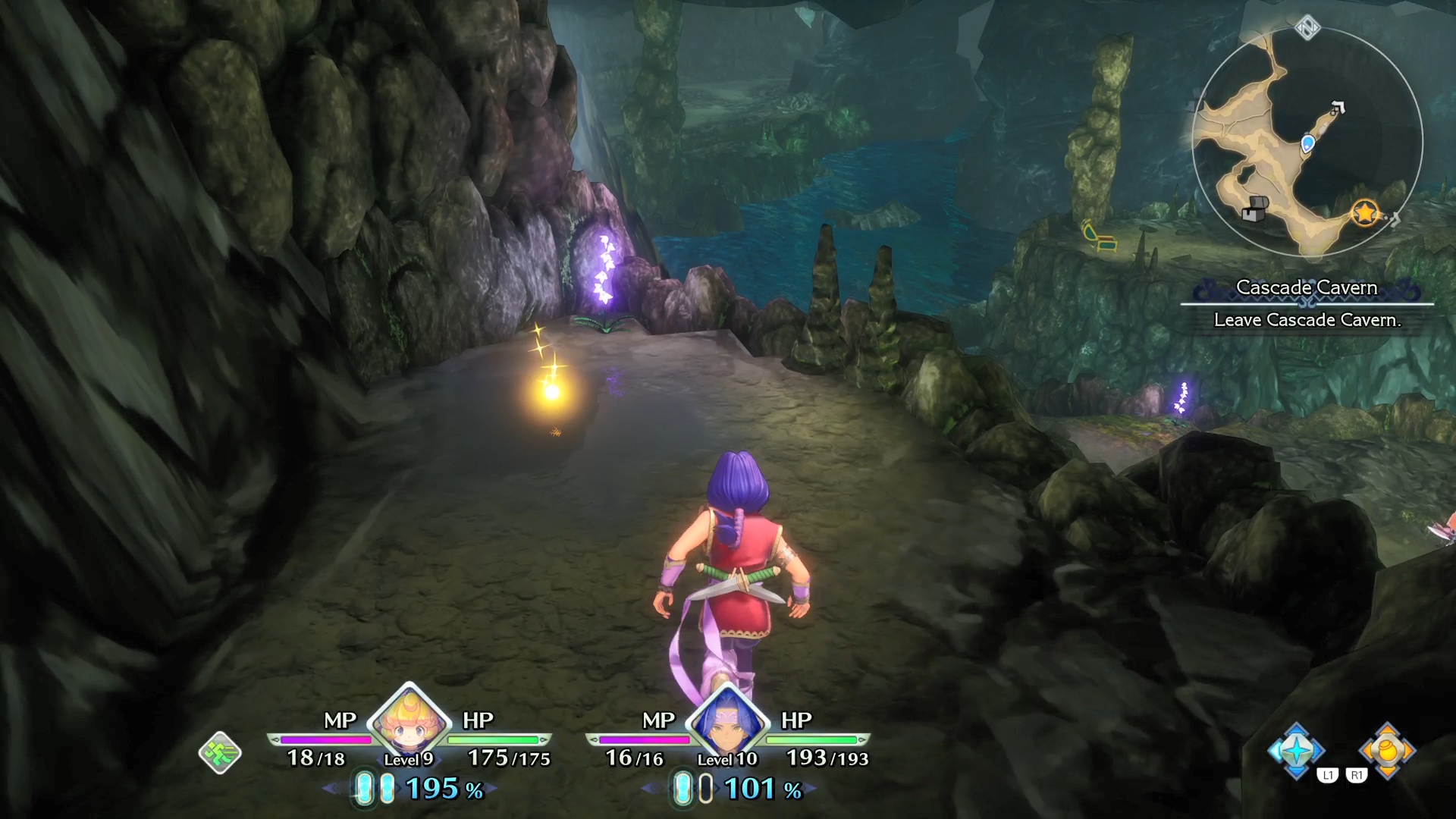Viewport: 1456px width, 819px height.
Task: Open the green diamond icon beside the party bars
Action: (x=220, y=753)
